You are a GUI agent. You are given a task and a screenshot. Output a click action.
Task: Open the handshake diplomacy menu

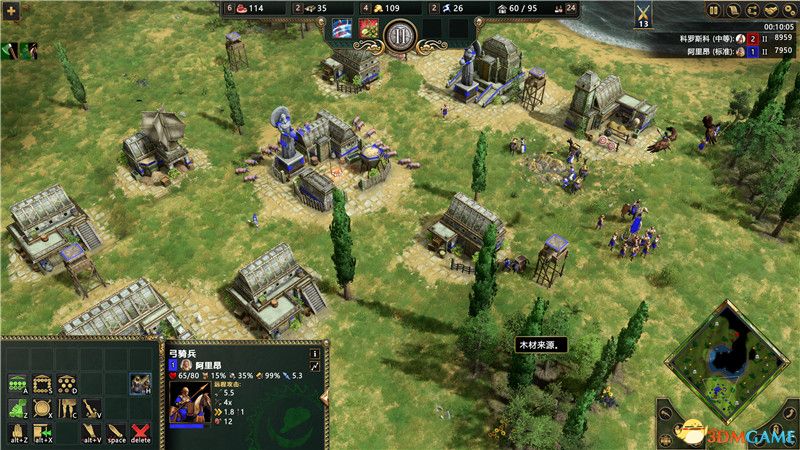(x=773, y=10)
